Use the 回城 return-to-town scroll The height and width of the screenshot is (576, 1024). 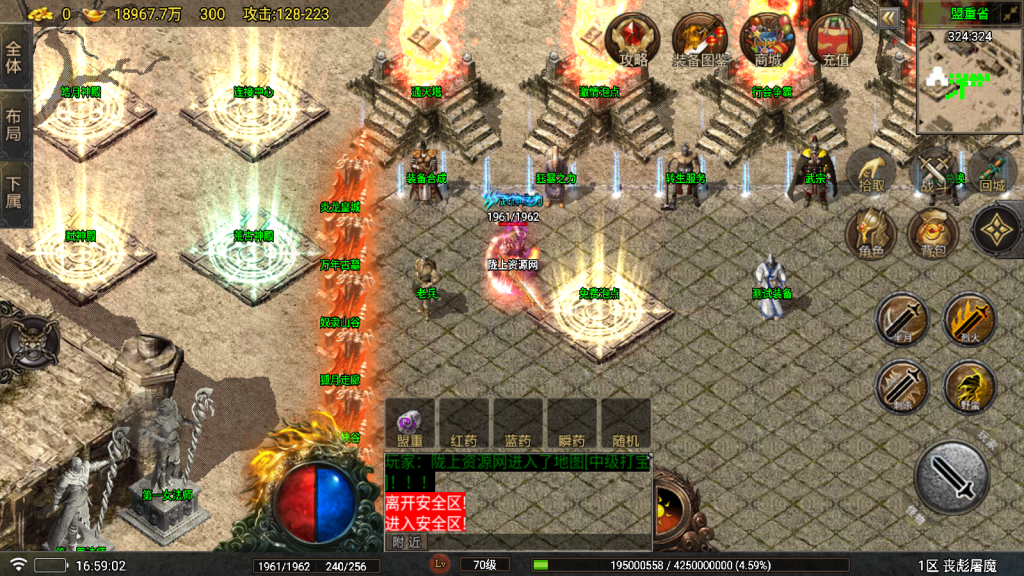click(x=992, y=172)
